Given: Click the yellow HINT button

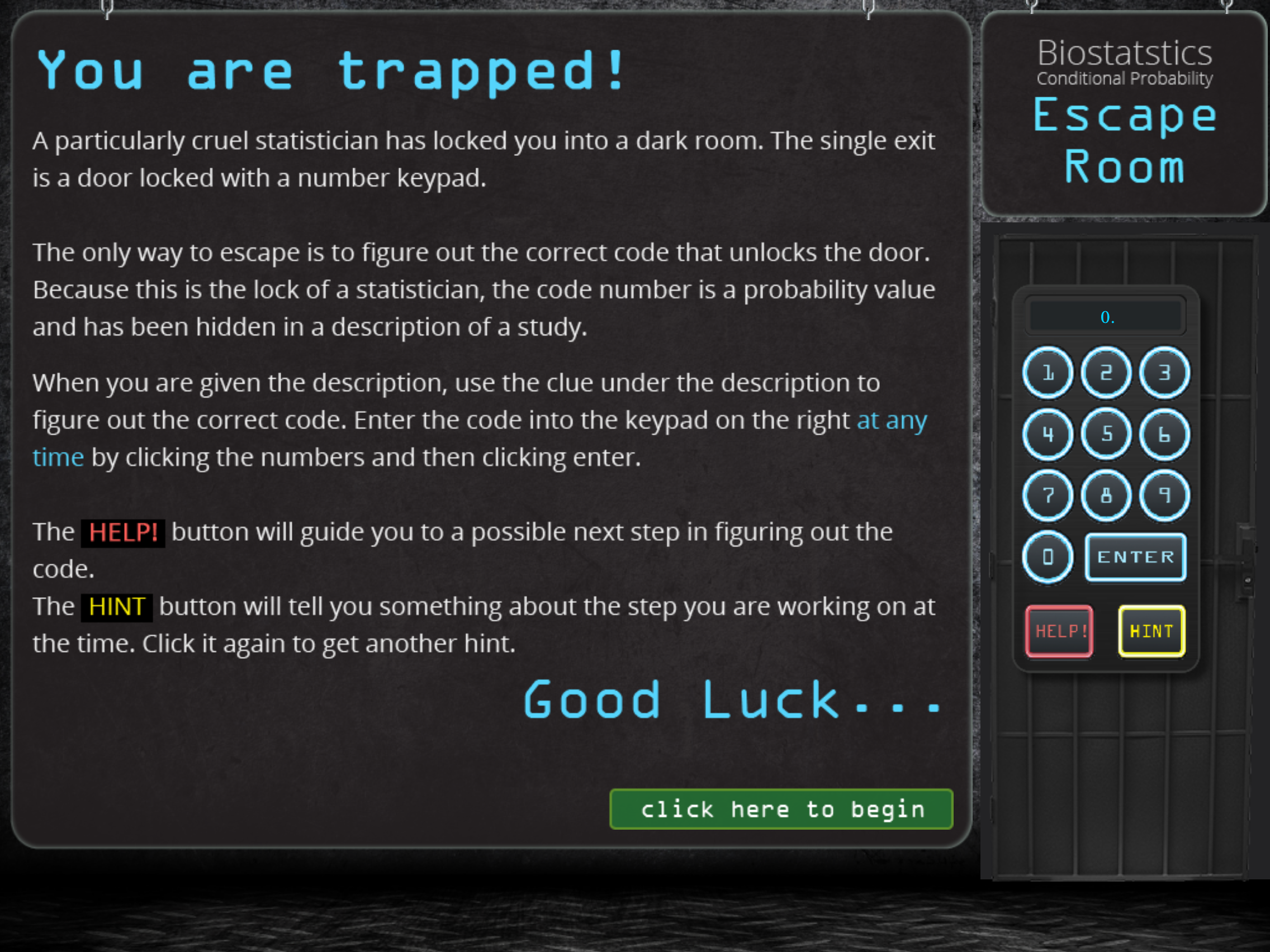Looking at the screenshot, I should [1150, 631].
